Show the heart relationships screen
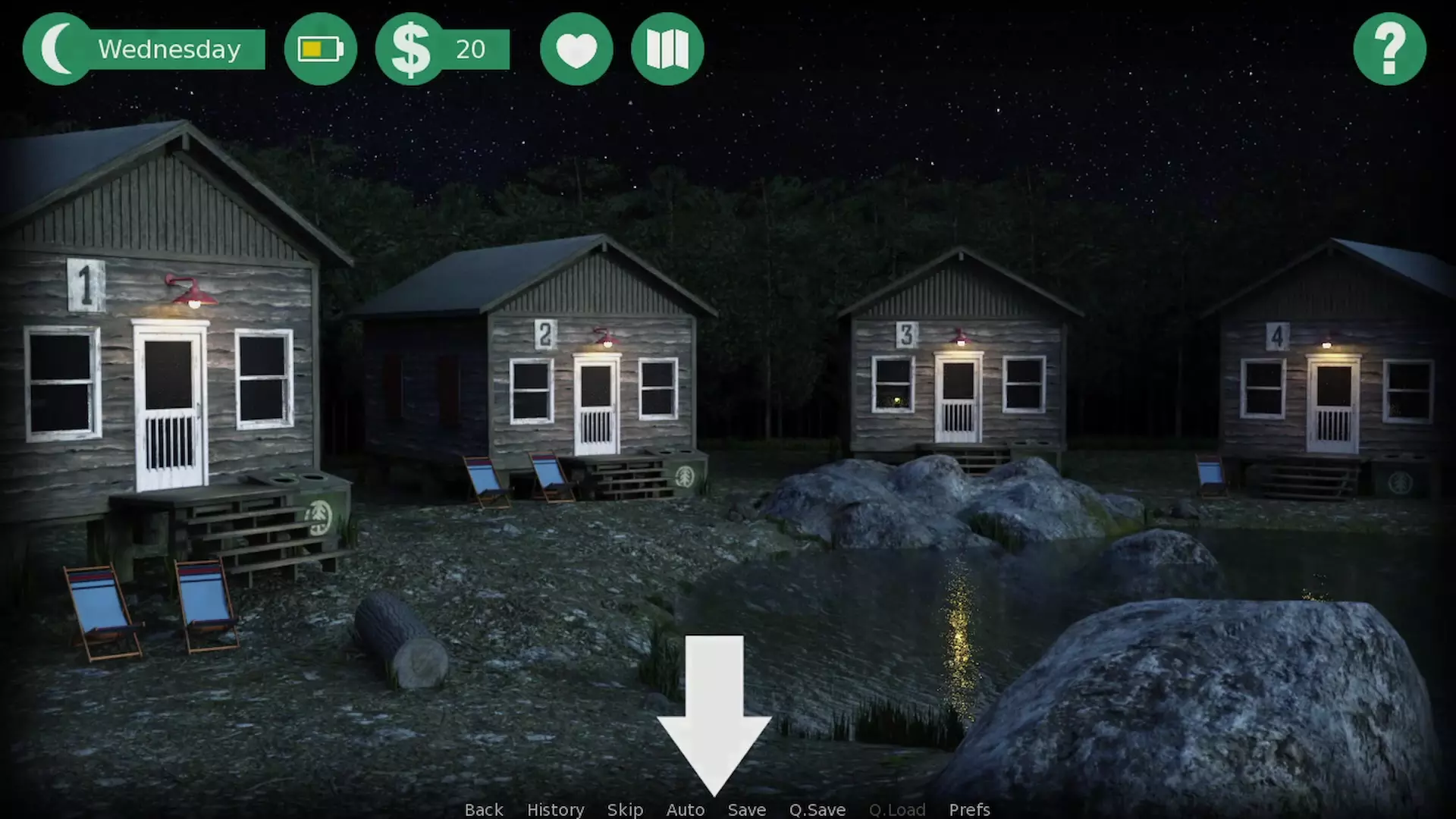1456x819 pixels. point(576,49)
